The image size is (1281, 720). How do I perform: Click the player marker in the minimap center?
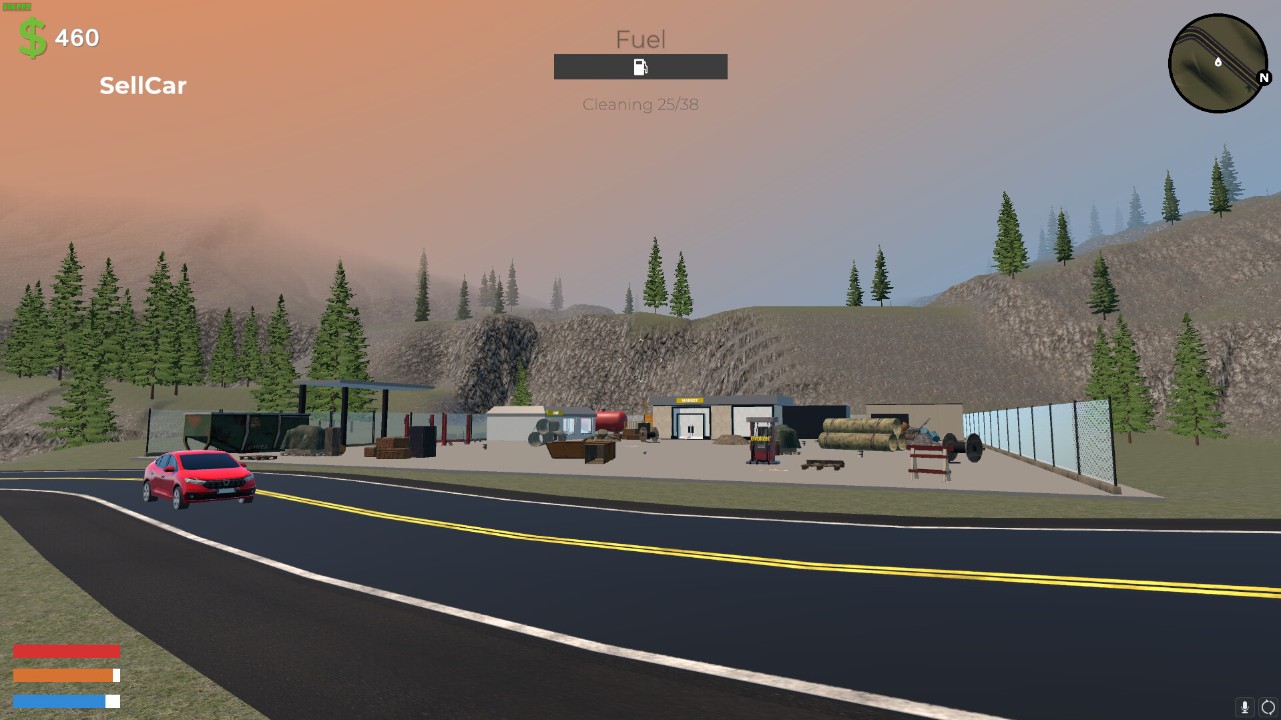[1216, 61]
